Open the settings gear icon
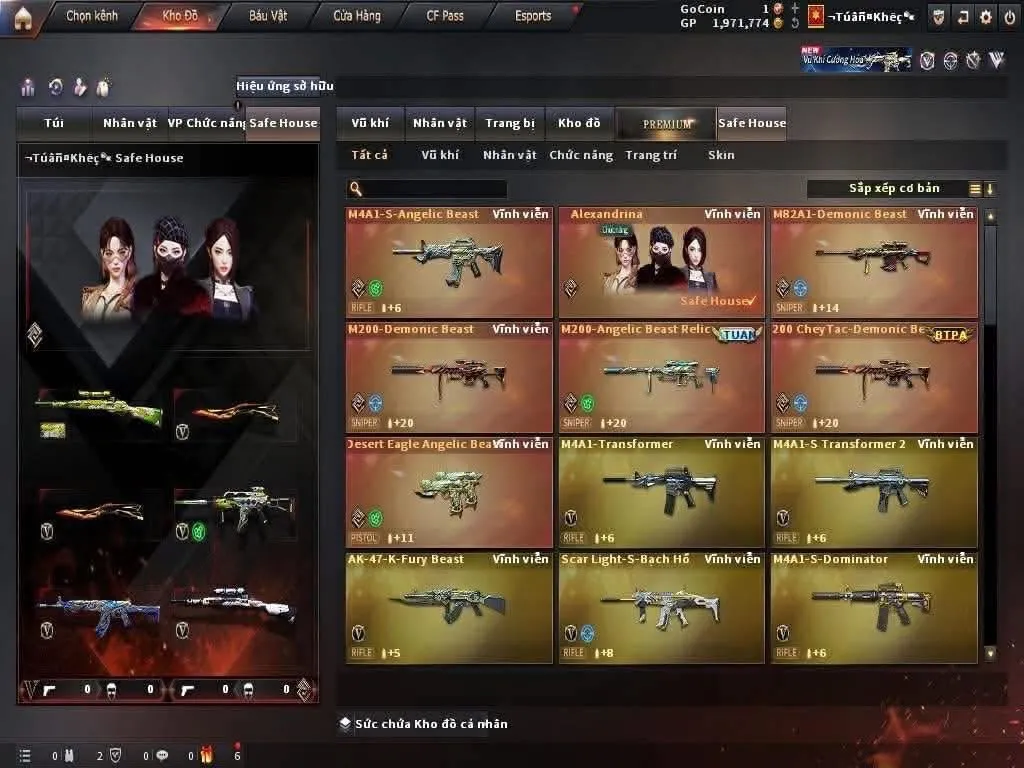 click(x=986, y=17)
